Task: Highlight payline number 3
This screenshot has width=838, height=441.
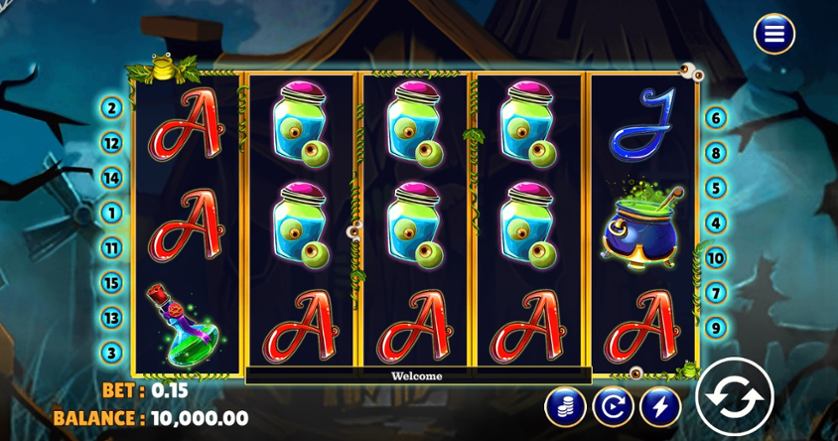Action: click(112, 352)
